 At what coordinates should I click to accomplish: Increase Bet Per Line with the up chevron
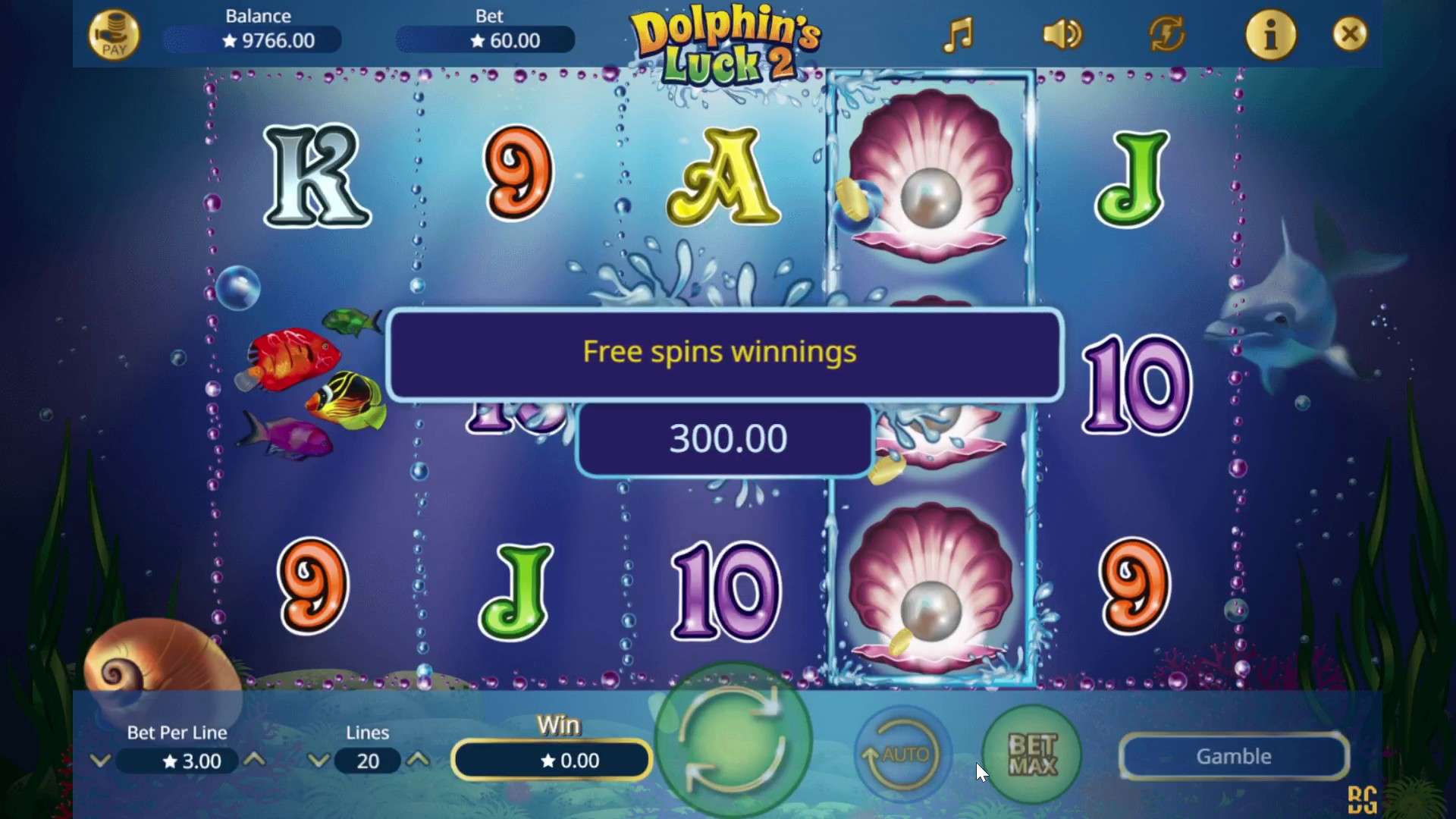(x=256, y=761)
